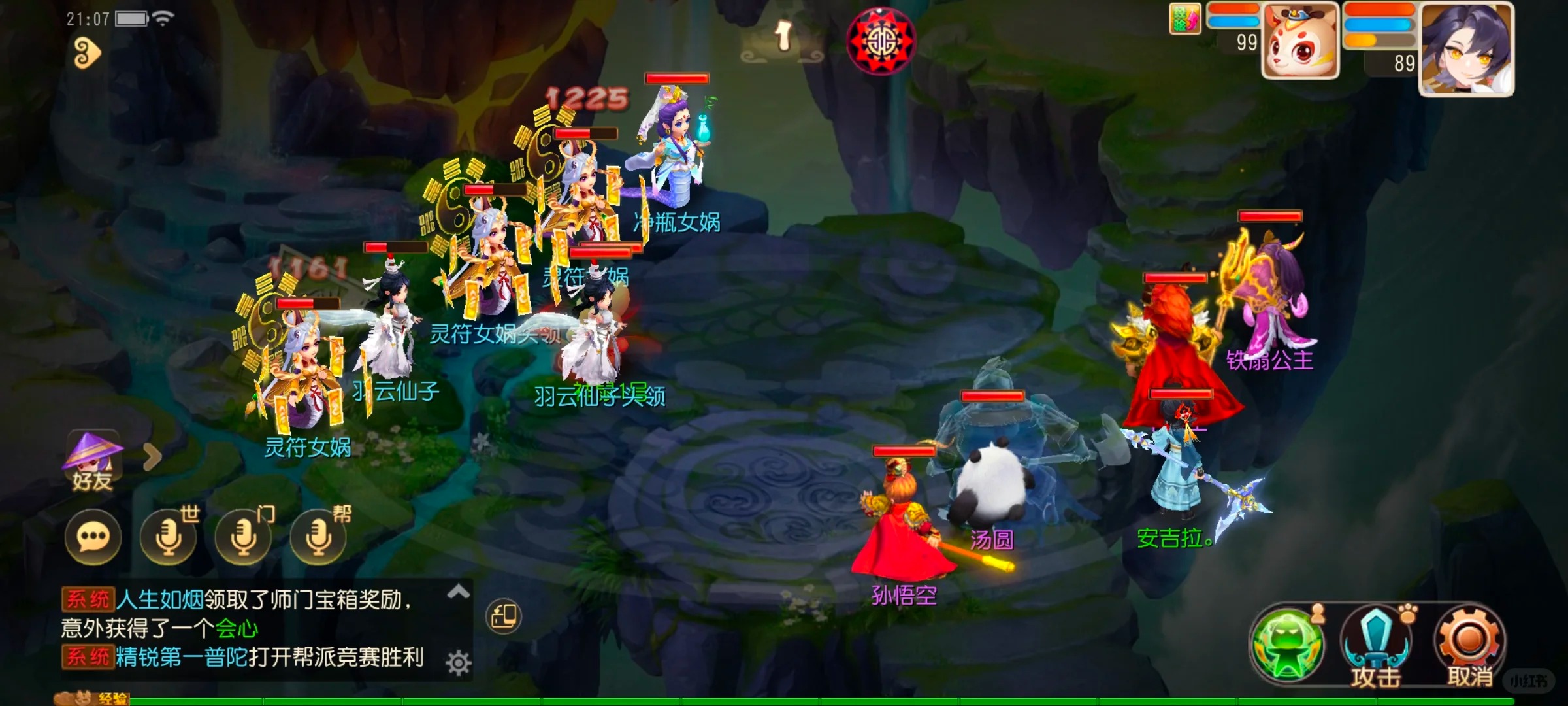Tap the golden swirl arrow icon

coord(87,53)
